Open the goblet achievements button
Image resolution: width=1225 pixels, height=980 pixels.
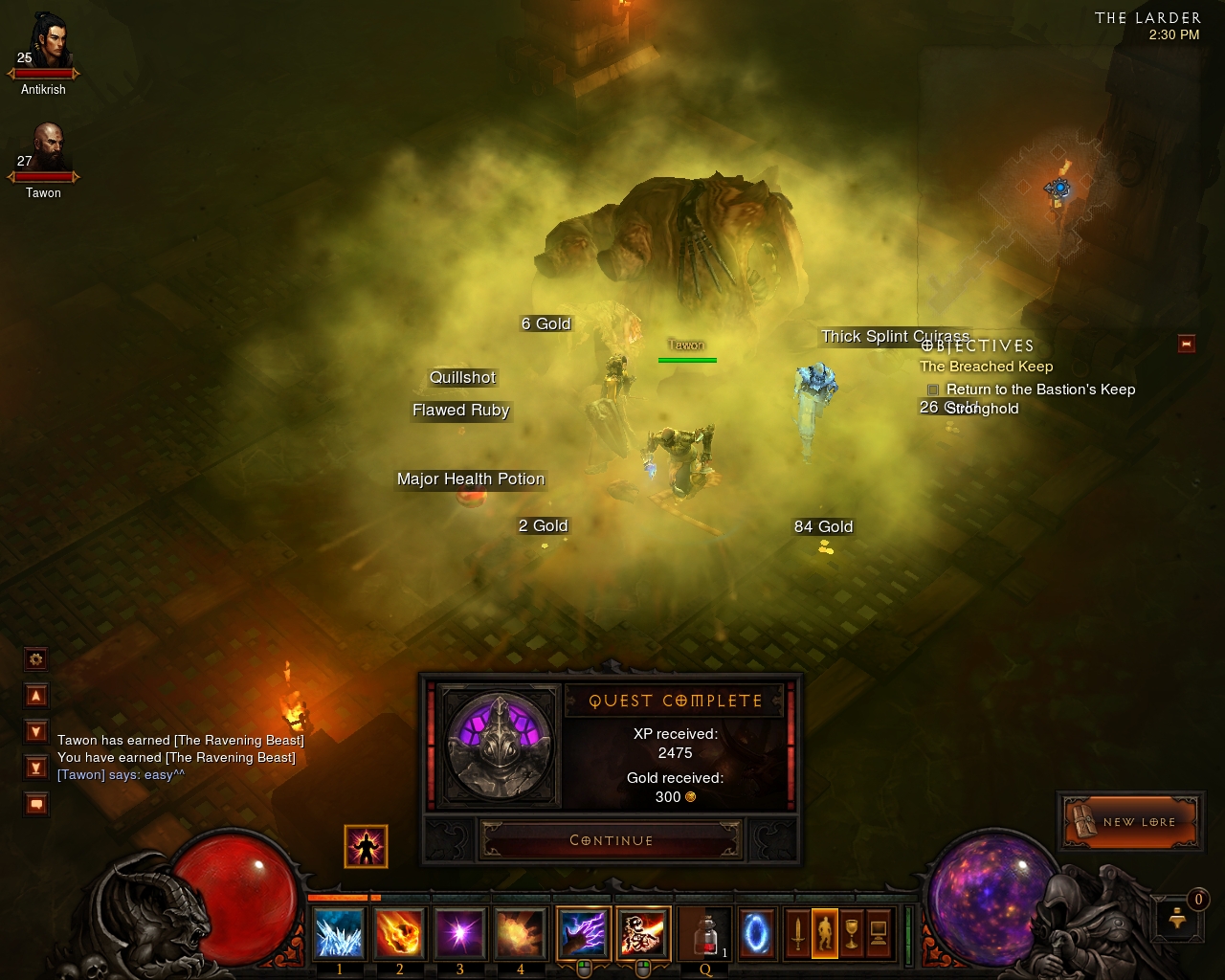coord(851,933)
